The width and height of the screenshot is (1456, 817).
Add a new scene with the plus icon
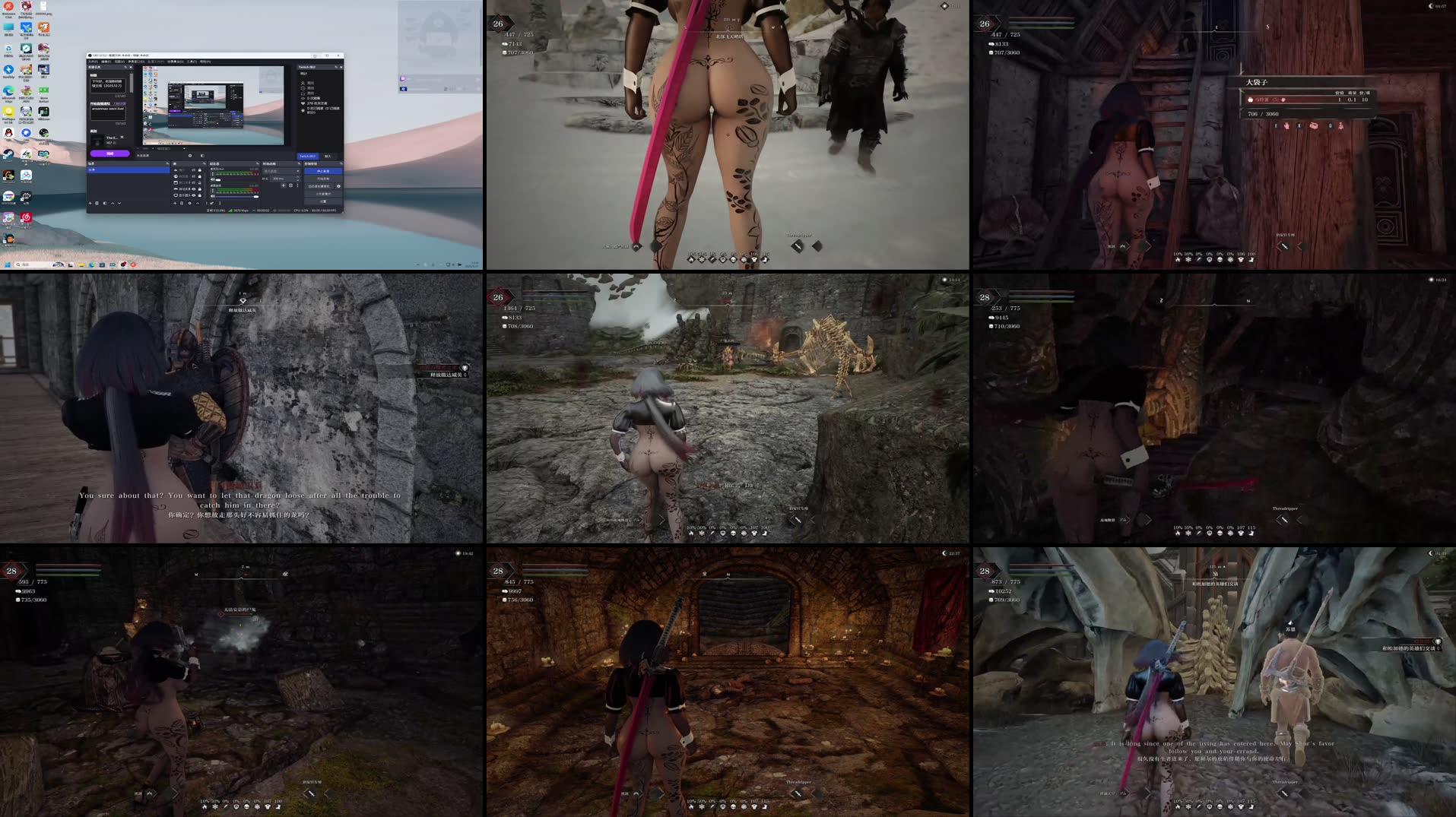[x=90, y=203]
